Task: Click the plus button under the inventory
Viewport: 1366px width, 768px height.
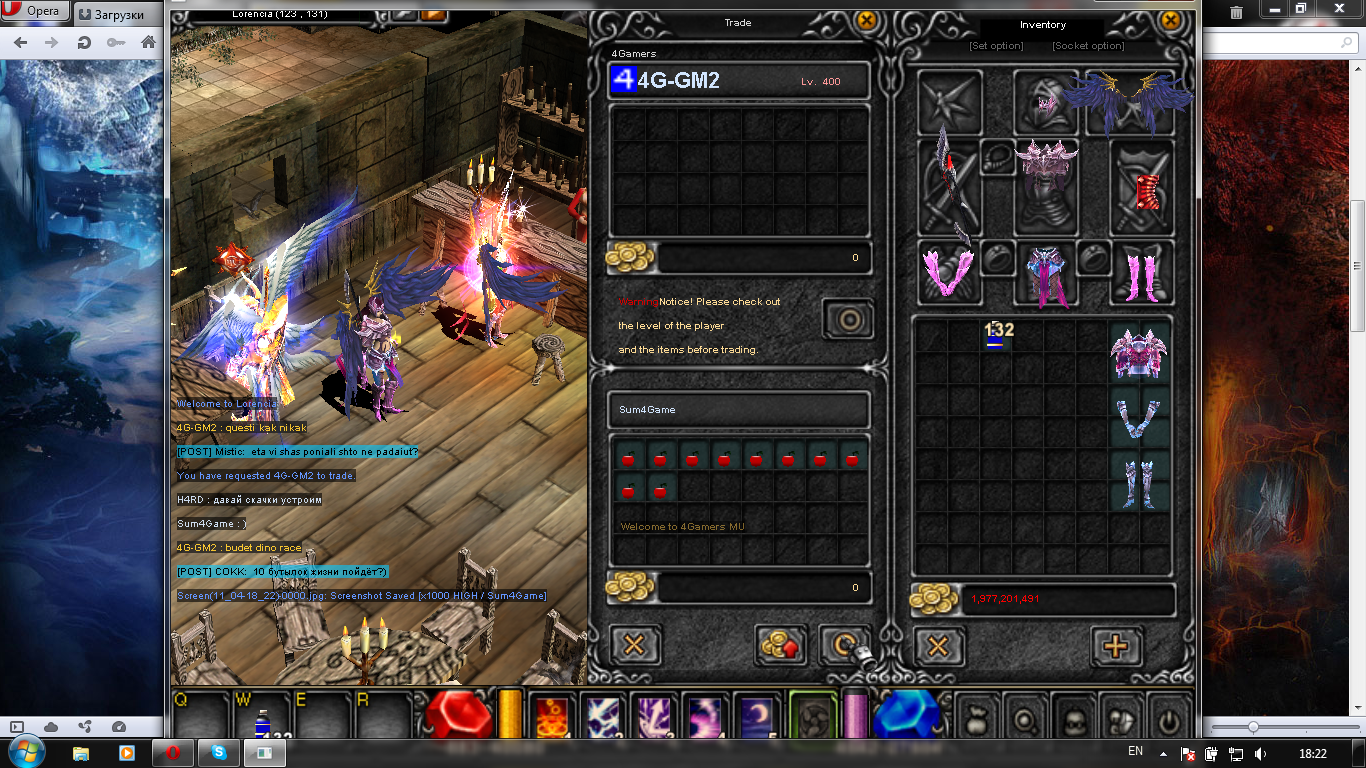Action: coord(1116,646)
